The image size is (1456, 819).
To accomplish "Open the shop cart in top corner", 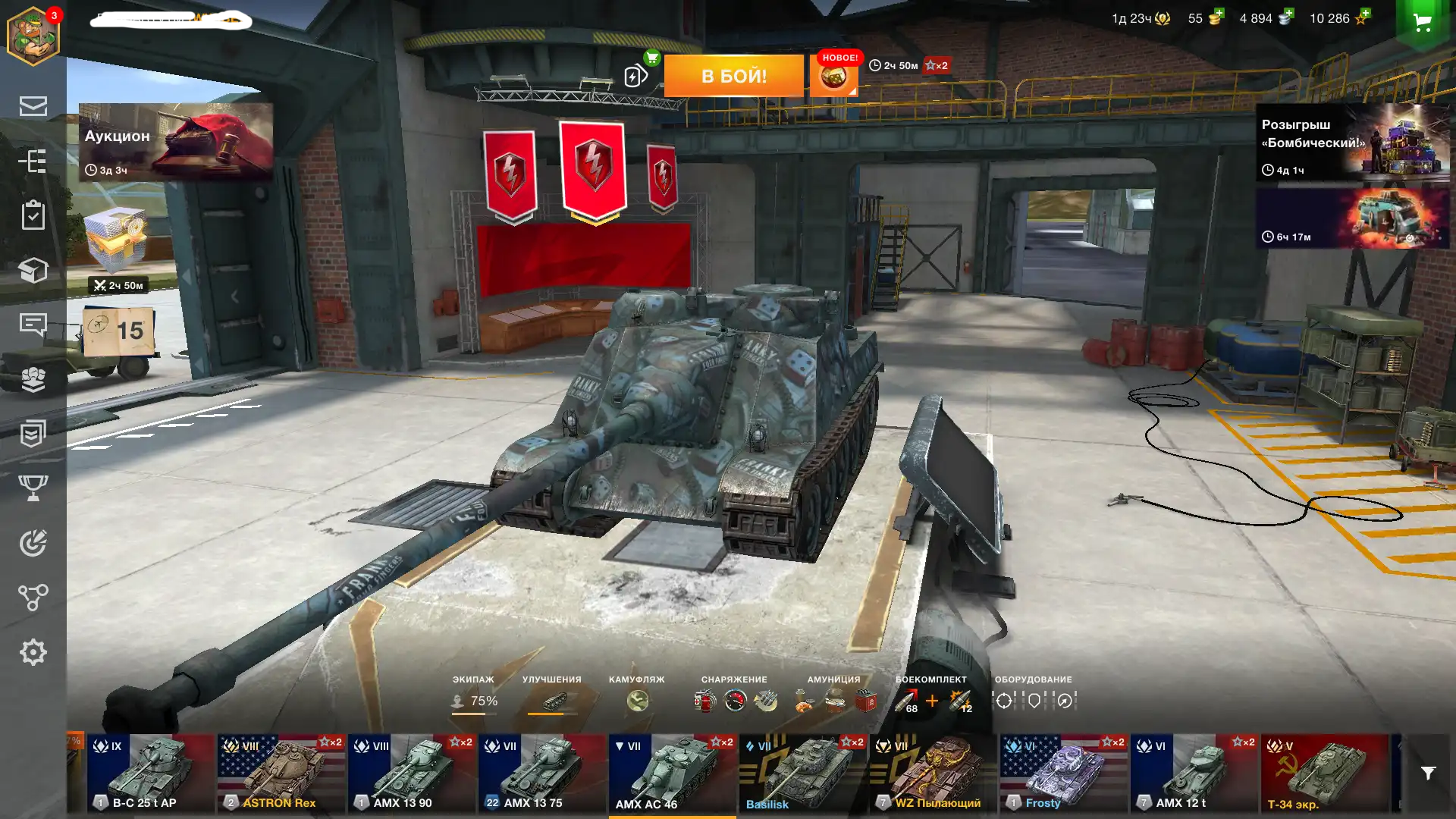I will click(1422, 23).
